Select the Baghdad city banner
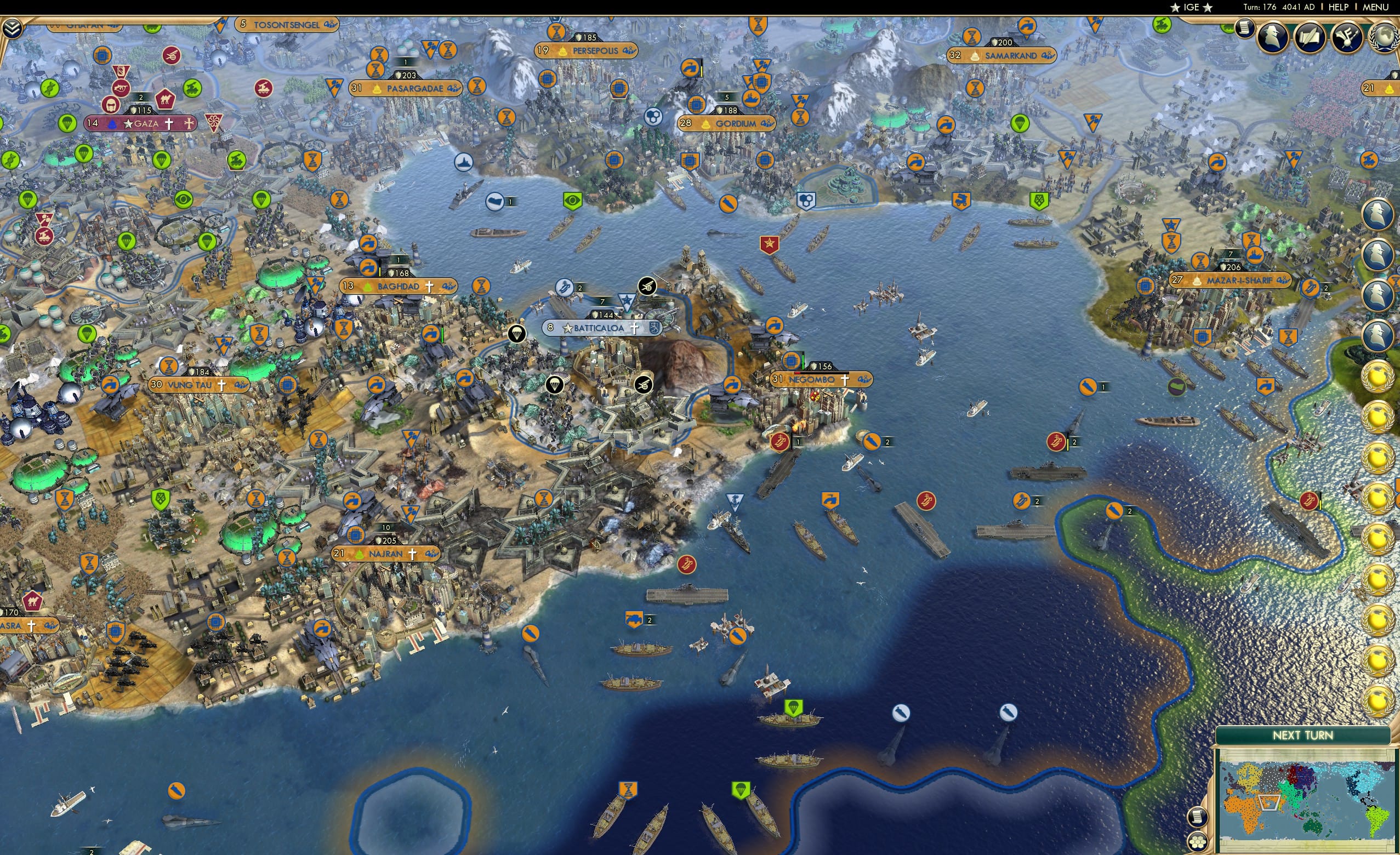 pos(399,286)
